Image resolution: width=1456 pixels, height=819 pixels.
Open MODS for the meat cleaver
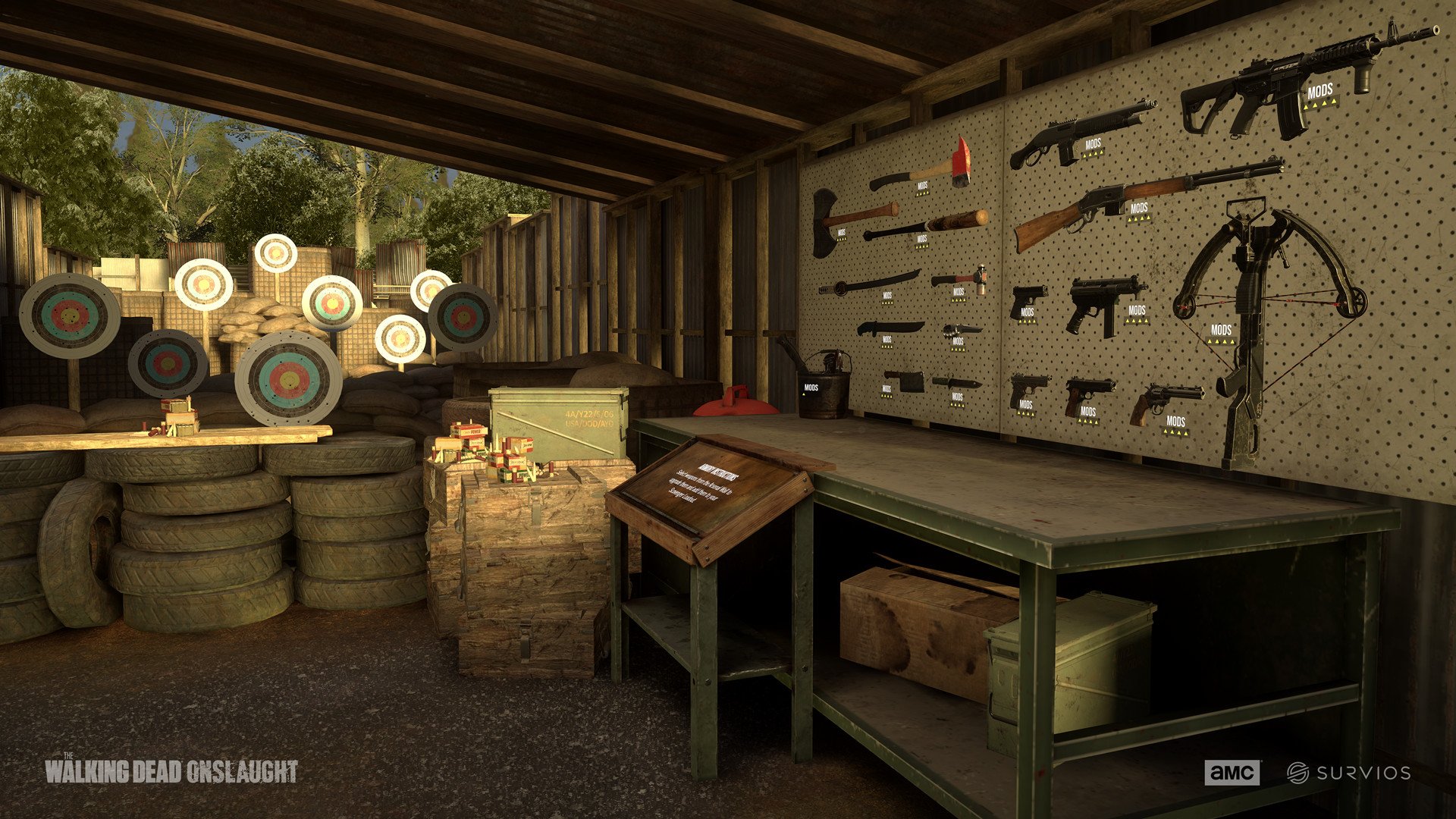(886, 390)
